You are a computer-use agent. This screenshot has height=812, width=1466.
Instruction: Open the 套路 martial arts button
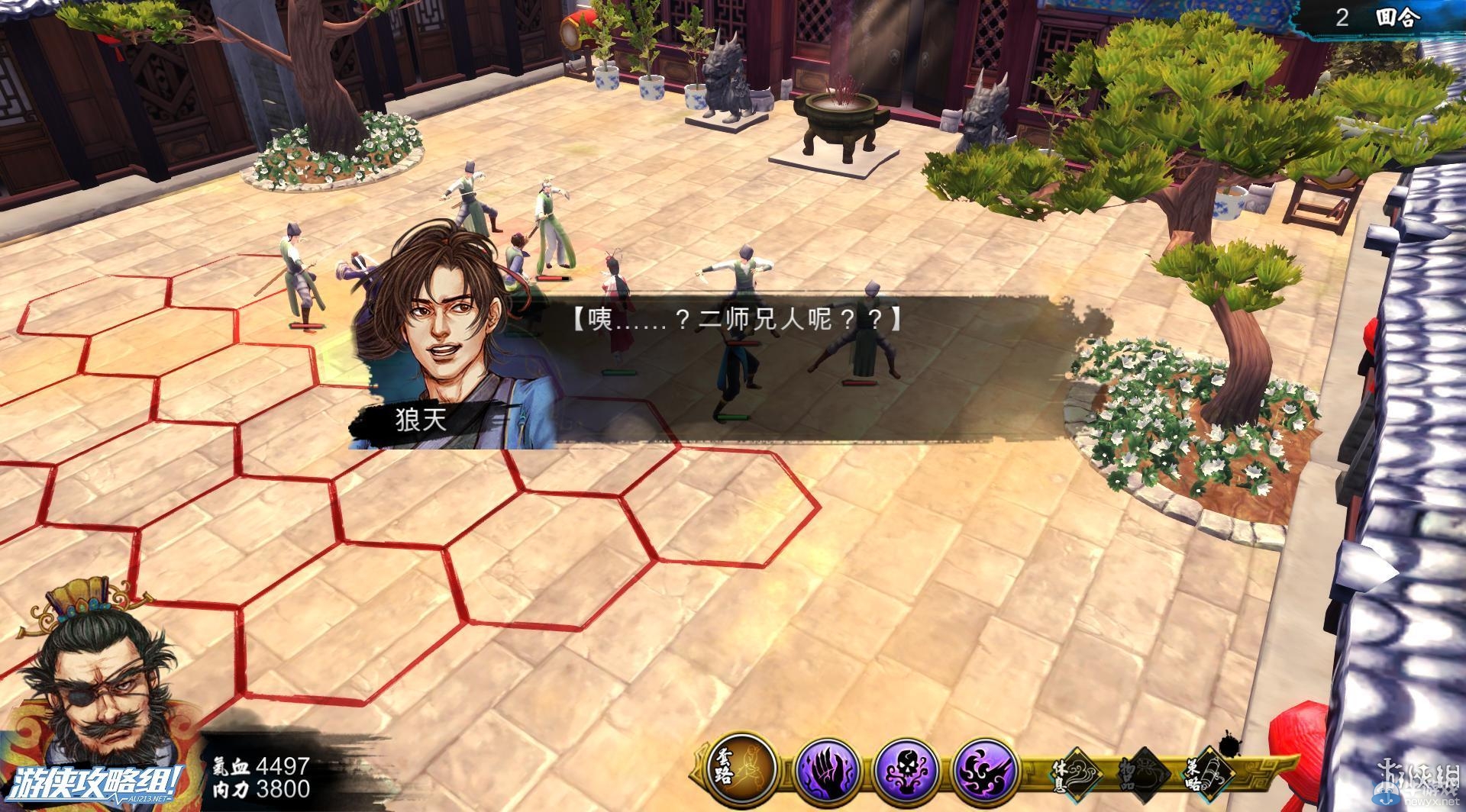[738, 765]
